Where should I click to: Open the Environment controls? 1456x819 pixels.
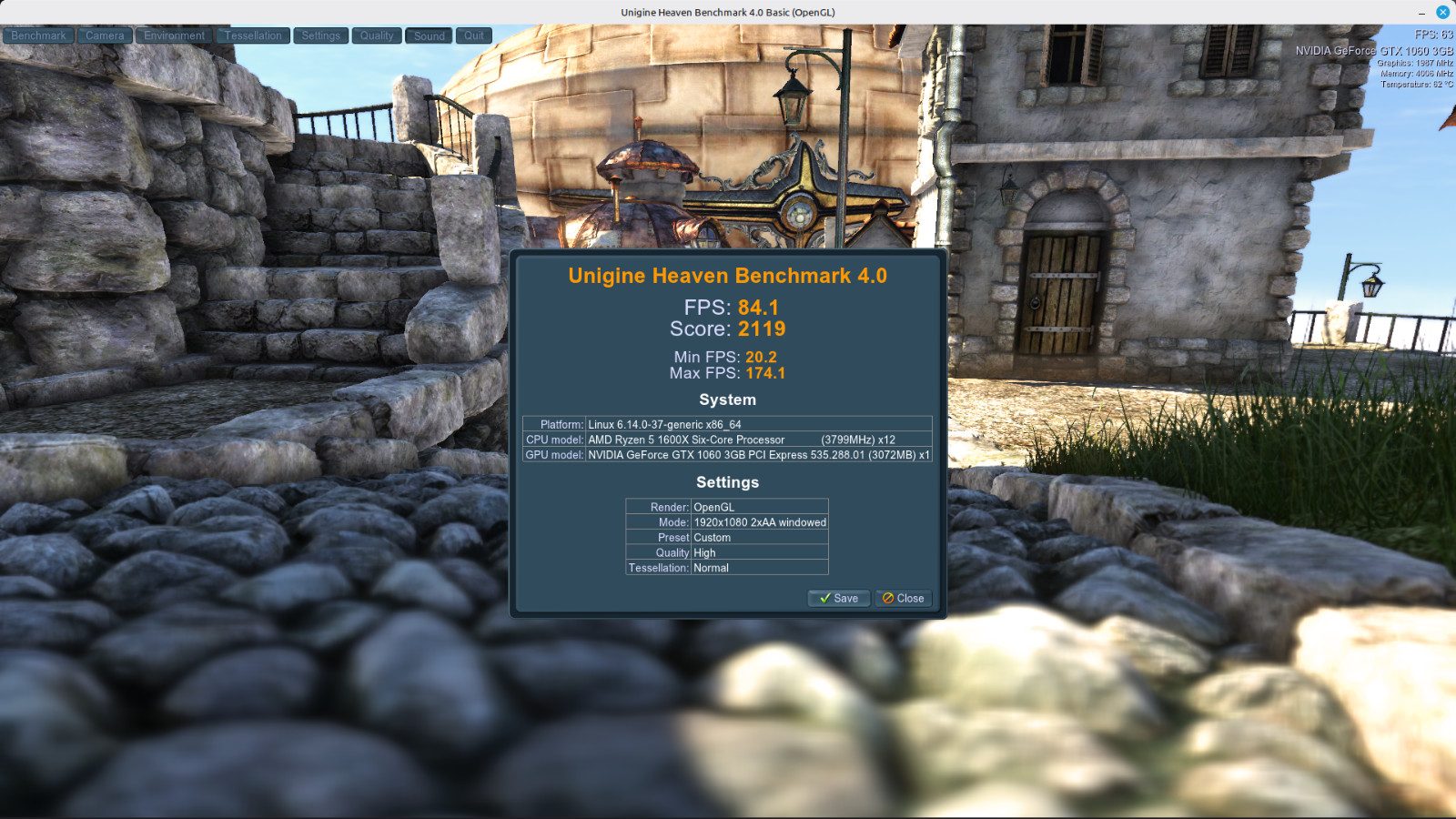tap(174, 35)
